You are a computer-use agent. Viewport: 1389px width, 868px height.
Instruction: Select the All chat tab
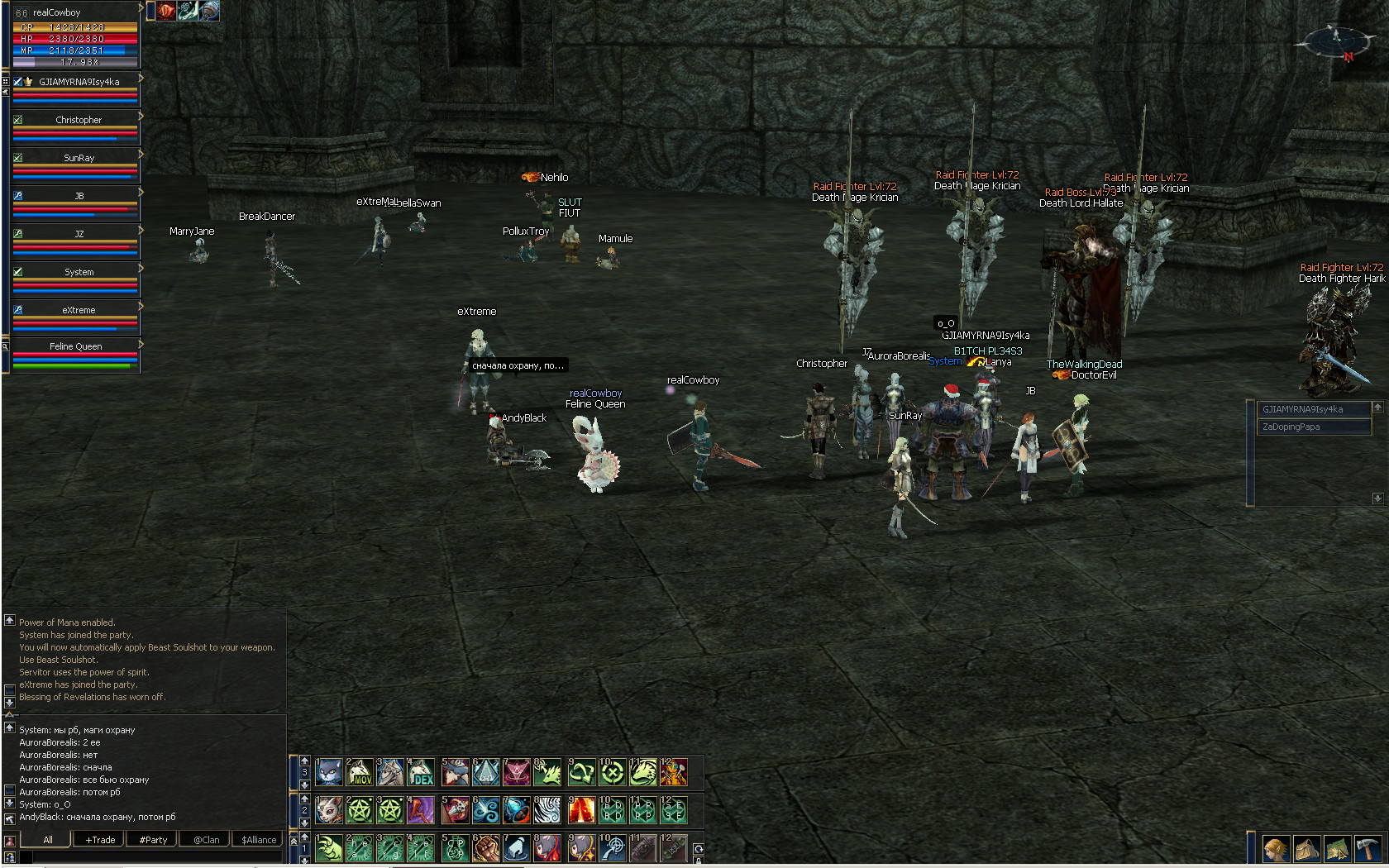(x=47, y=840)
